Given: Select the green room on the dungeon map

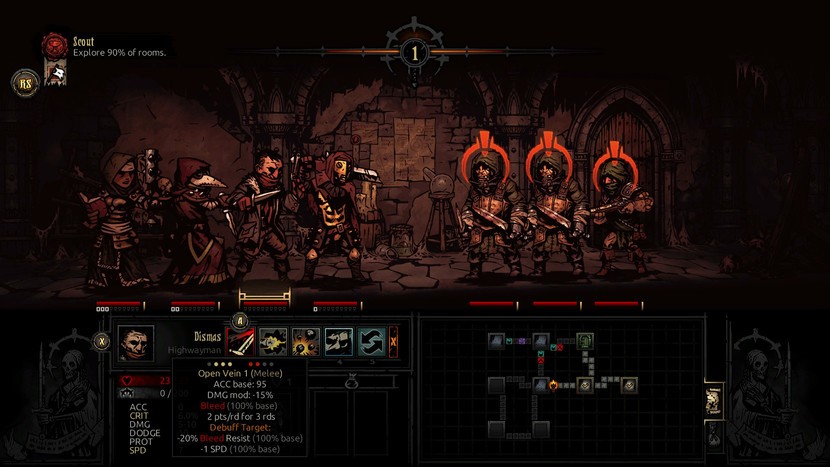Looking at the screenshot, I should pyautogui.click(x=586, y=342).
